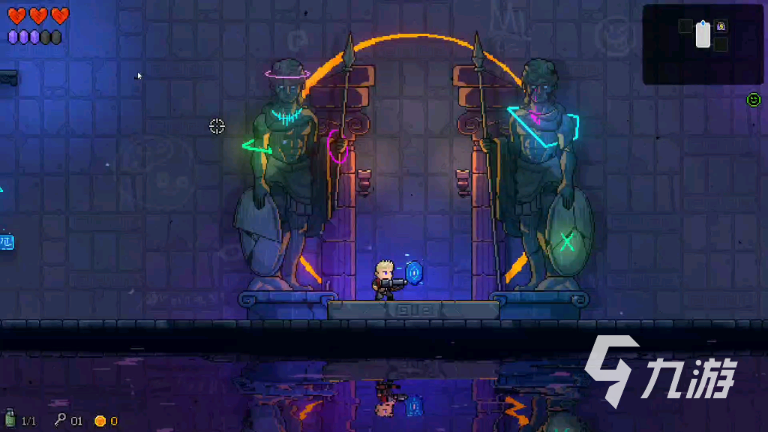Select the grenade icon
Image resolution: width=768 pixels, height=432 pixels.
pos(10,420)
